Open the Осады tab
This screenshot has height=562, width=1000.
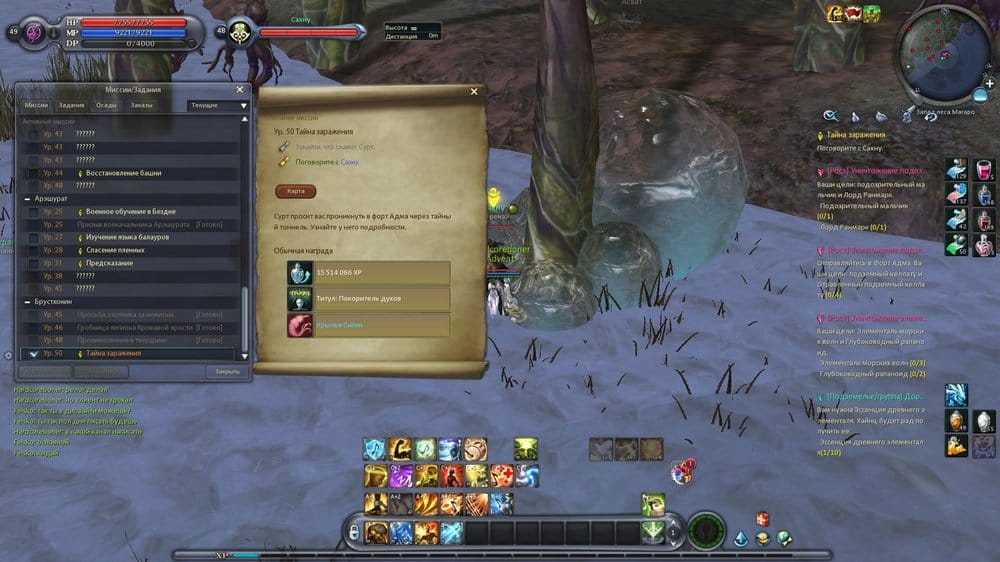coord(106,105)
